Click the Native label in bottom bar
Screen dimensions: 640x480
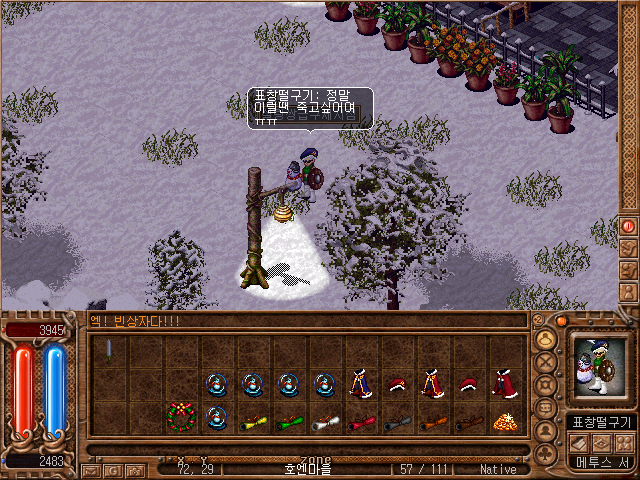coord(497,468)
